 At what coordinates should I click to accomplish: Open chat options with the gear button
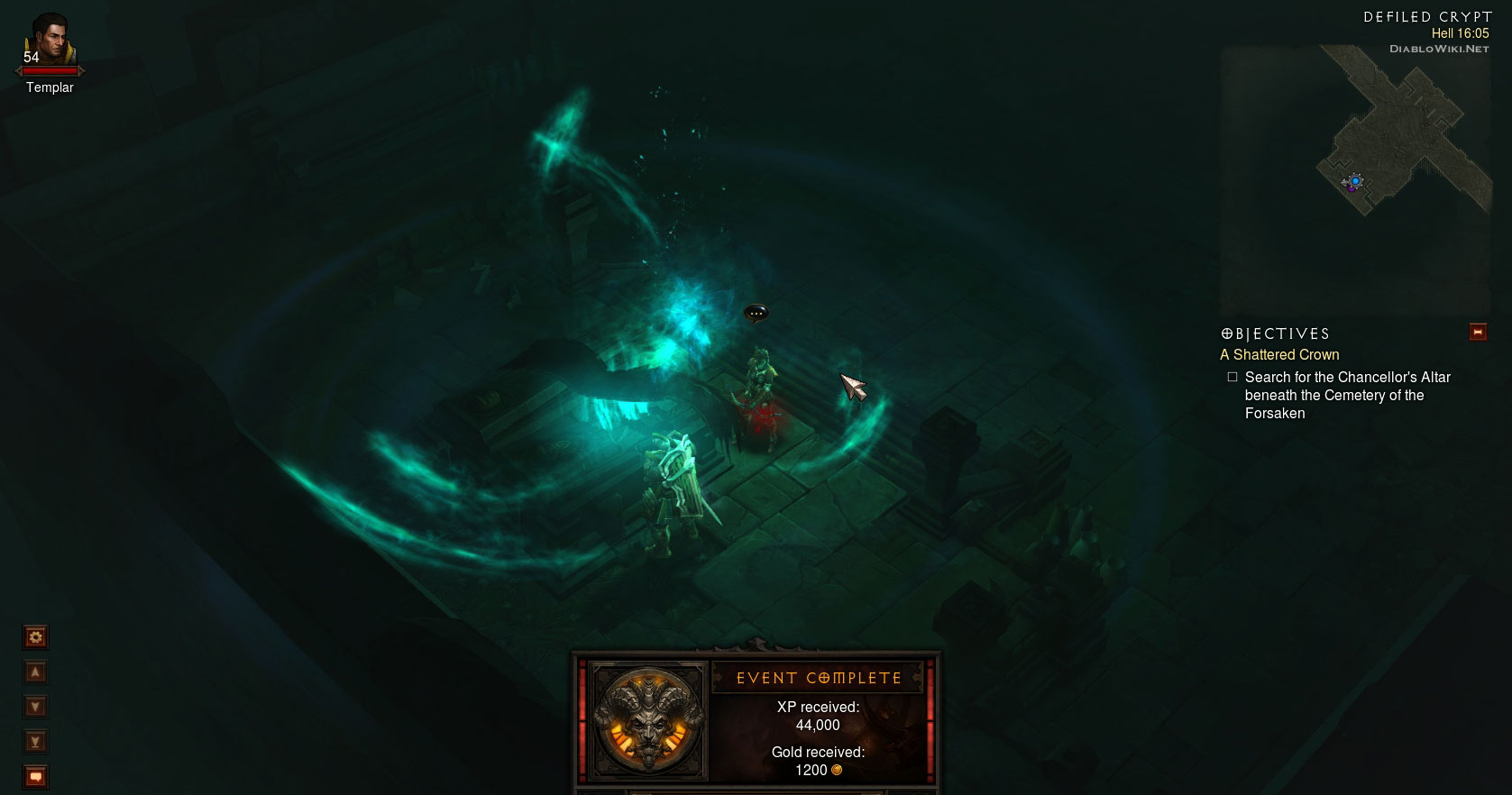pyautogui.click(x=36, y=638)
